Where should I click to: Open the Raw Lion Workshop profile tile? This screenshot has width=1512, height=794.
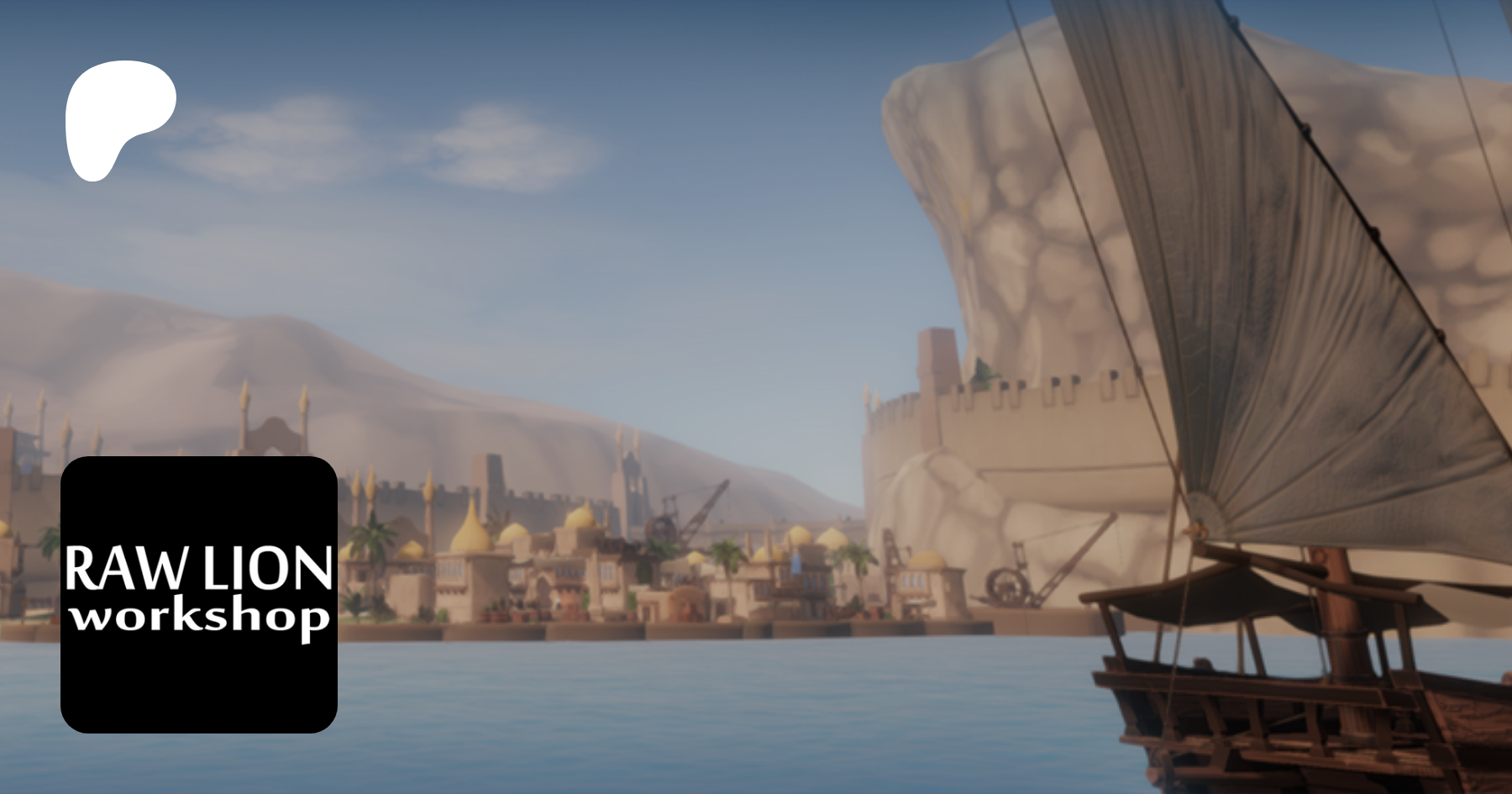tap(199, 594)
